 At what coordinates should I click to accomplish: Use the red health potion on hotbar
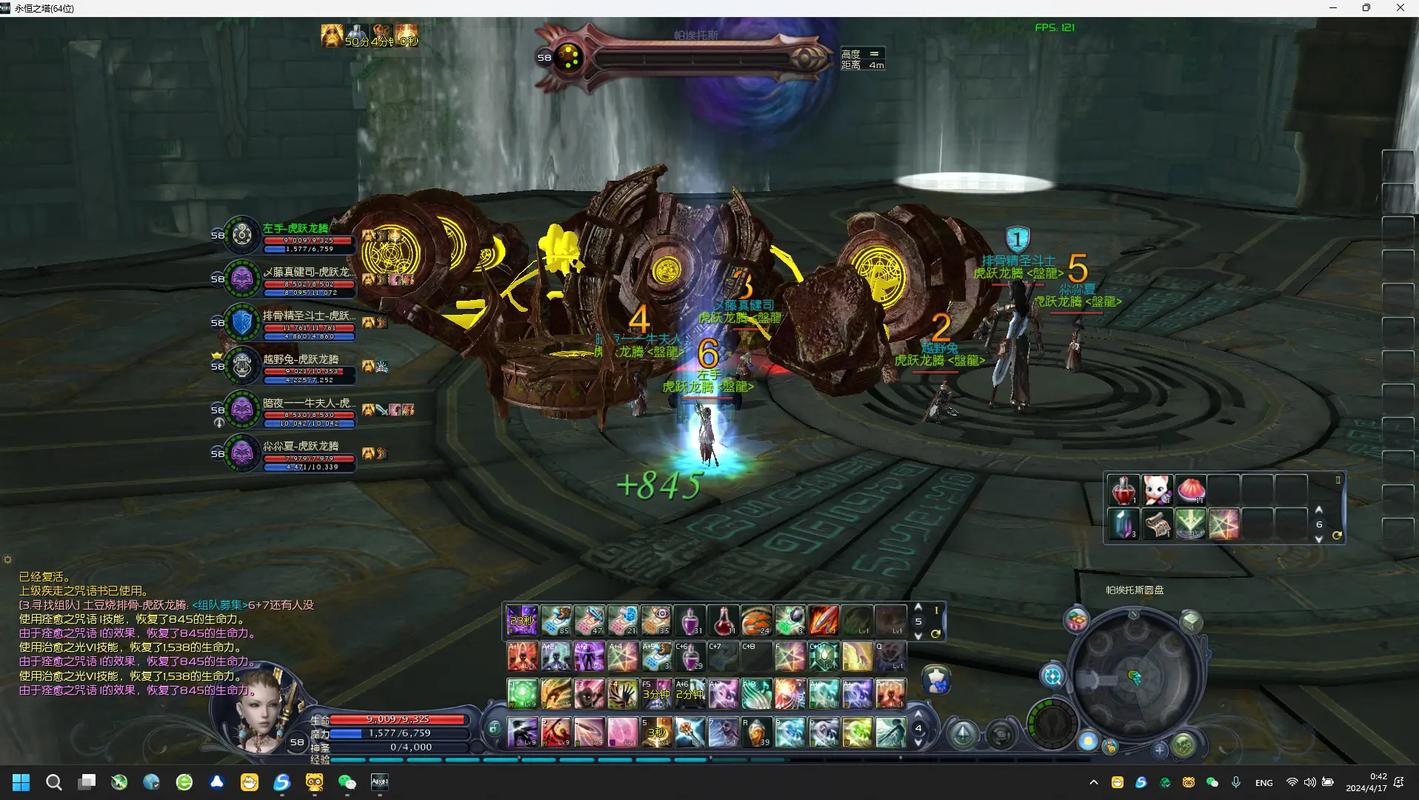[723, 621]
